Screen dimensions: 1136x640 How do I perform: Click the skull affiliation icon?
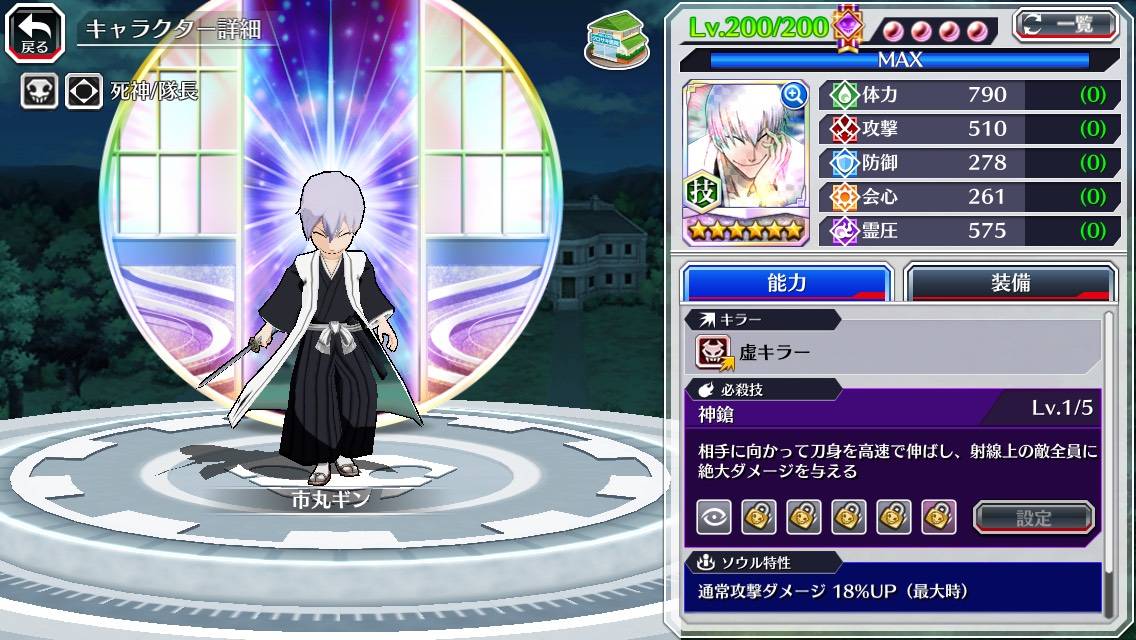point(39,92)
